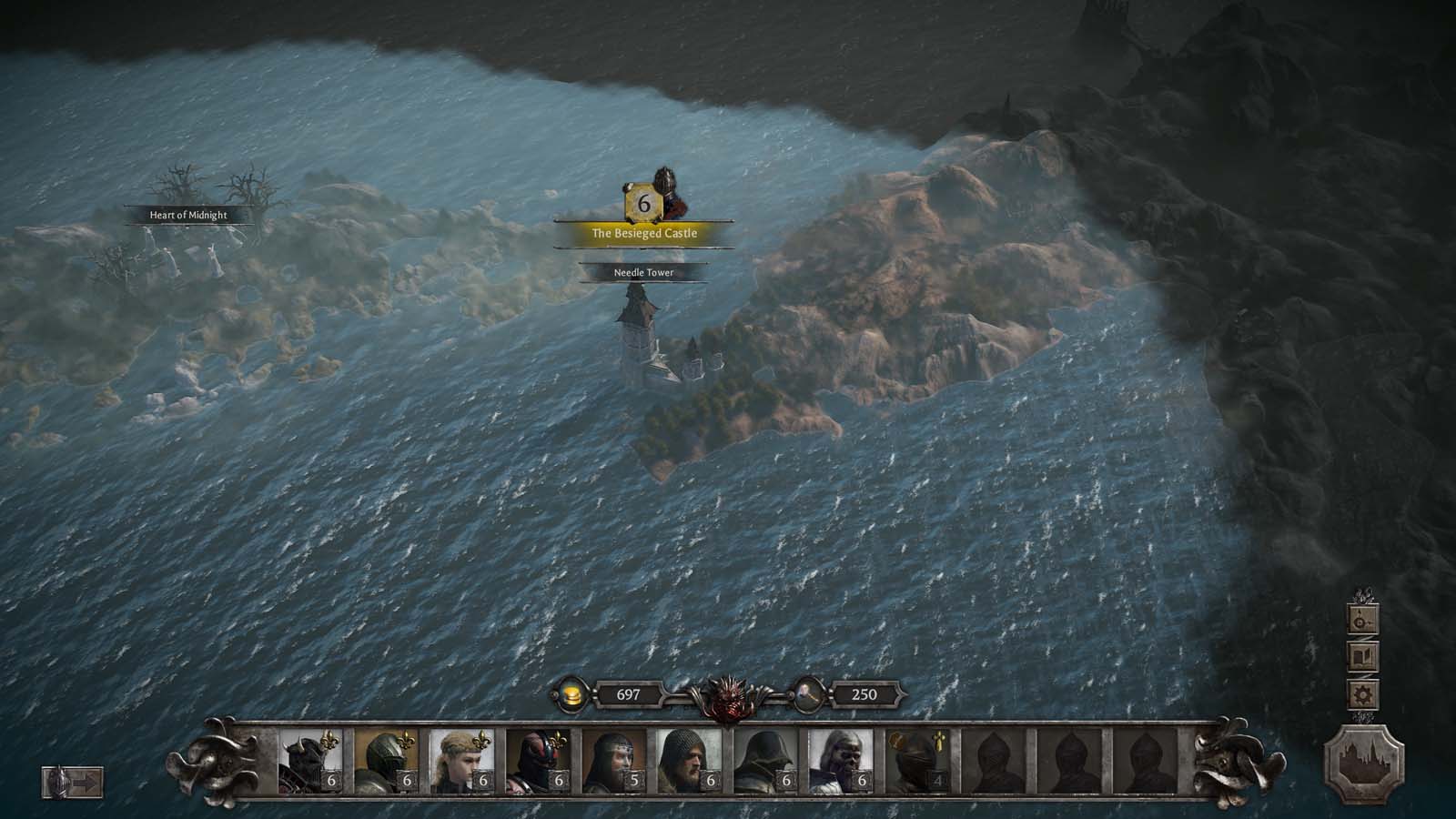Select the horned black helmet knight portrait
This screenshot has width=1456, height=819.
click(x=308, y=760)
